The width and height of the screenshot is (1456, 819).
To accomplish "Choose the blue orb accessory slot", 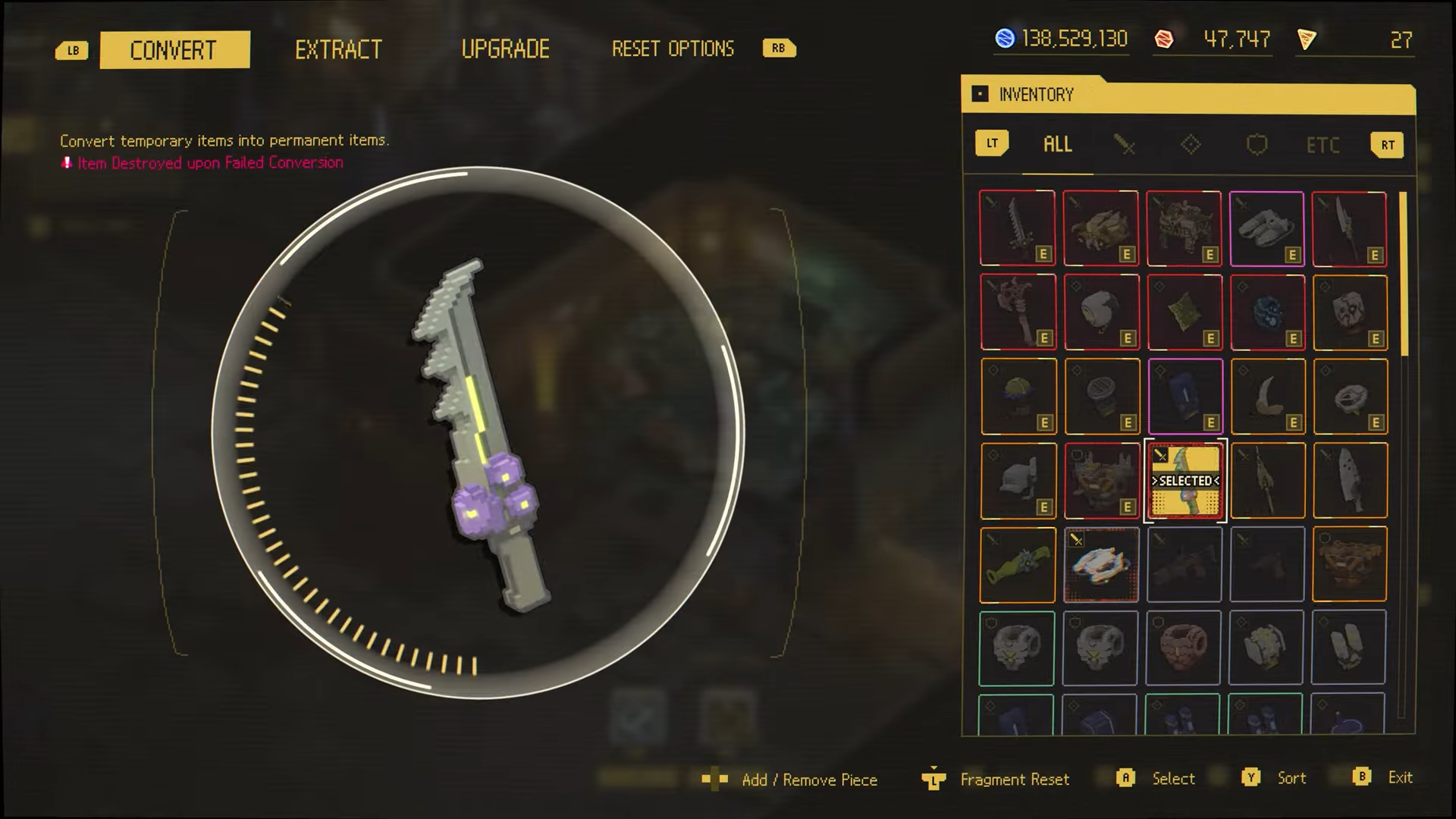I will point(1267,312).
